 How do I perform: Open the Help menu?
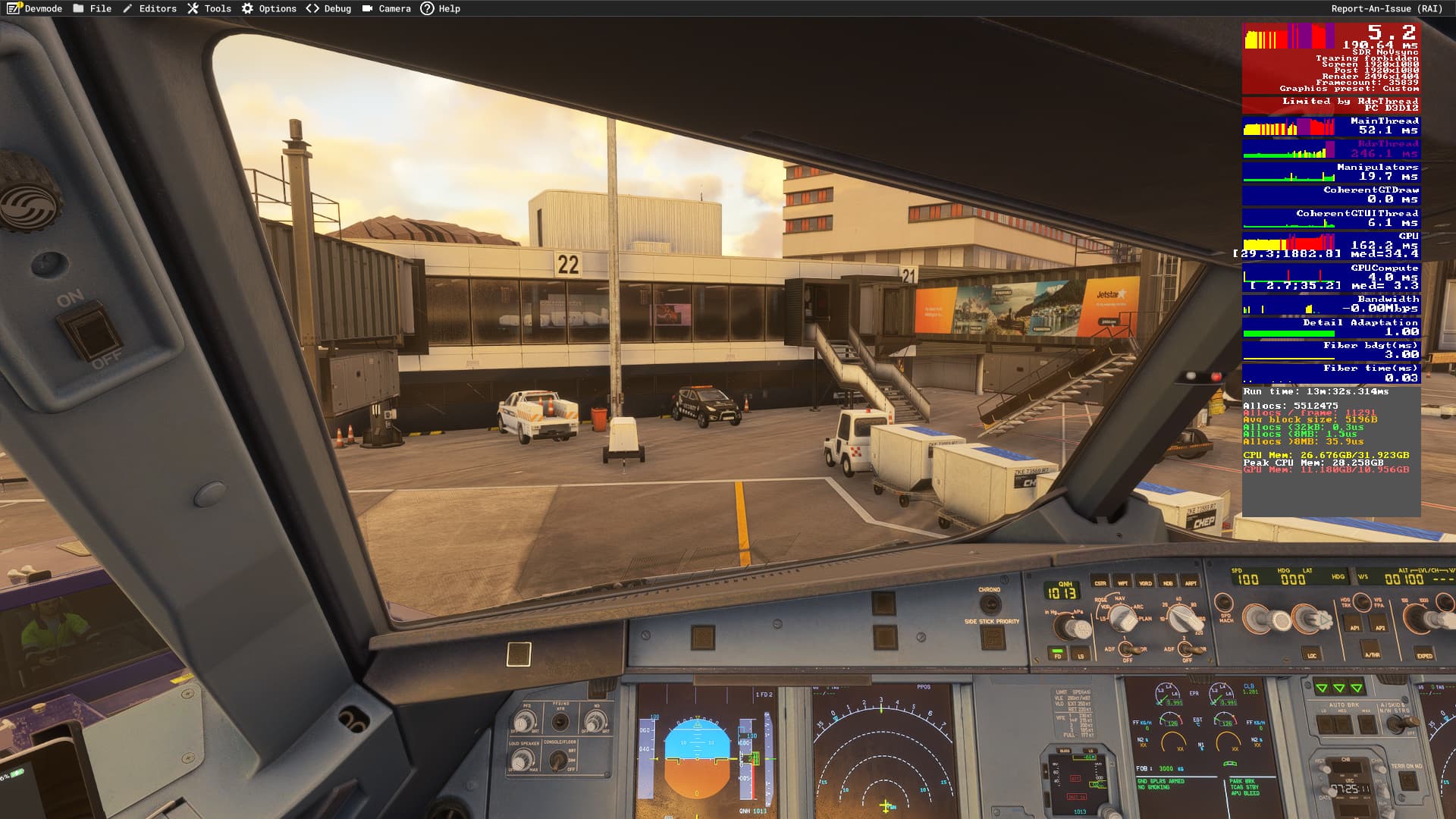click(x=441, y=8)
